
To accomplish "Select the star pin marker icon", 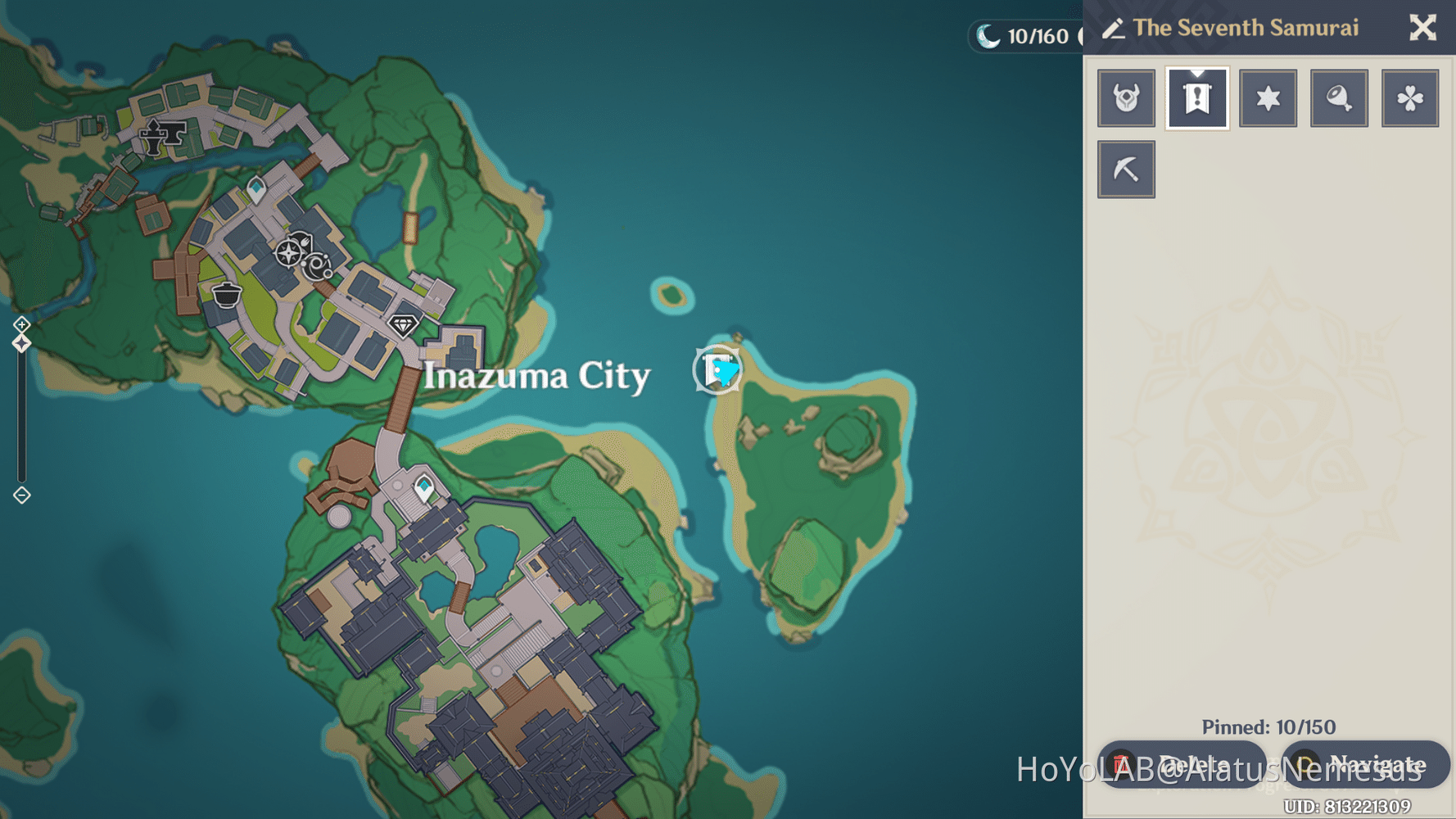I will tap(1268, 97).
